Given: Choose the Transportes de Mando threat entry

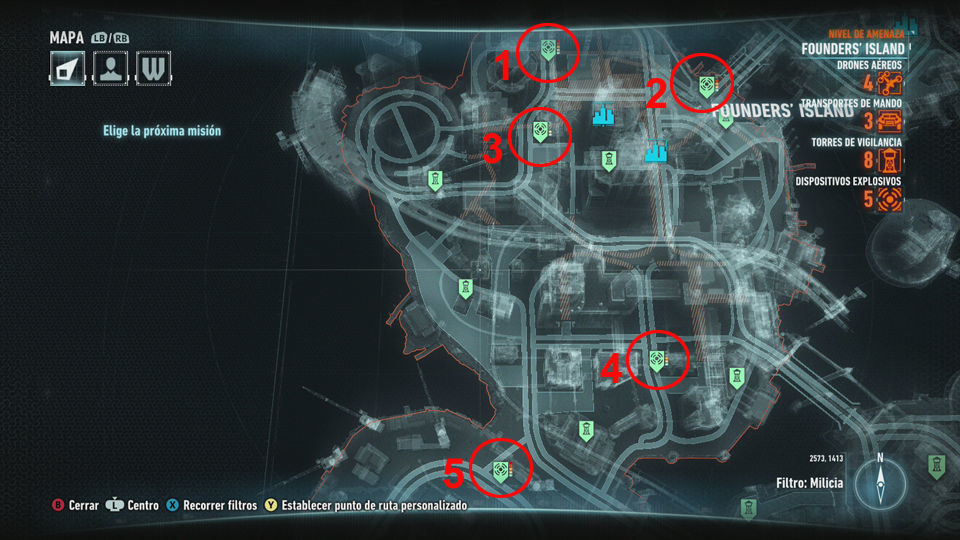Looking at the screenshot, I should pos(889,122).
